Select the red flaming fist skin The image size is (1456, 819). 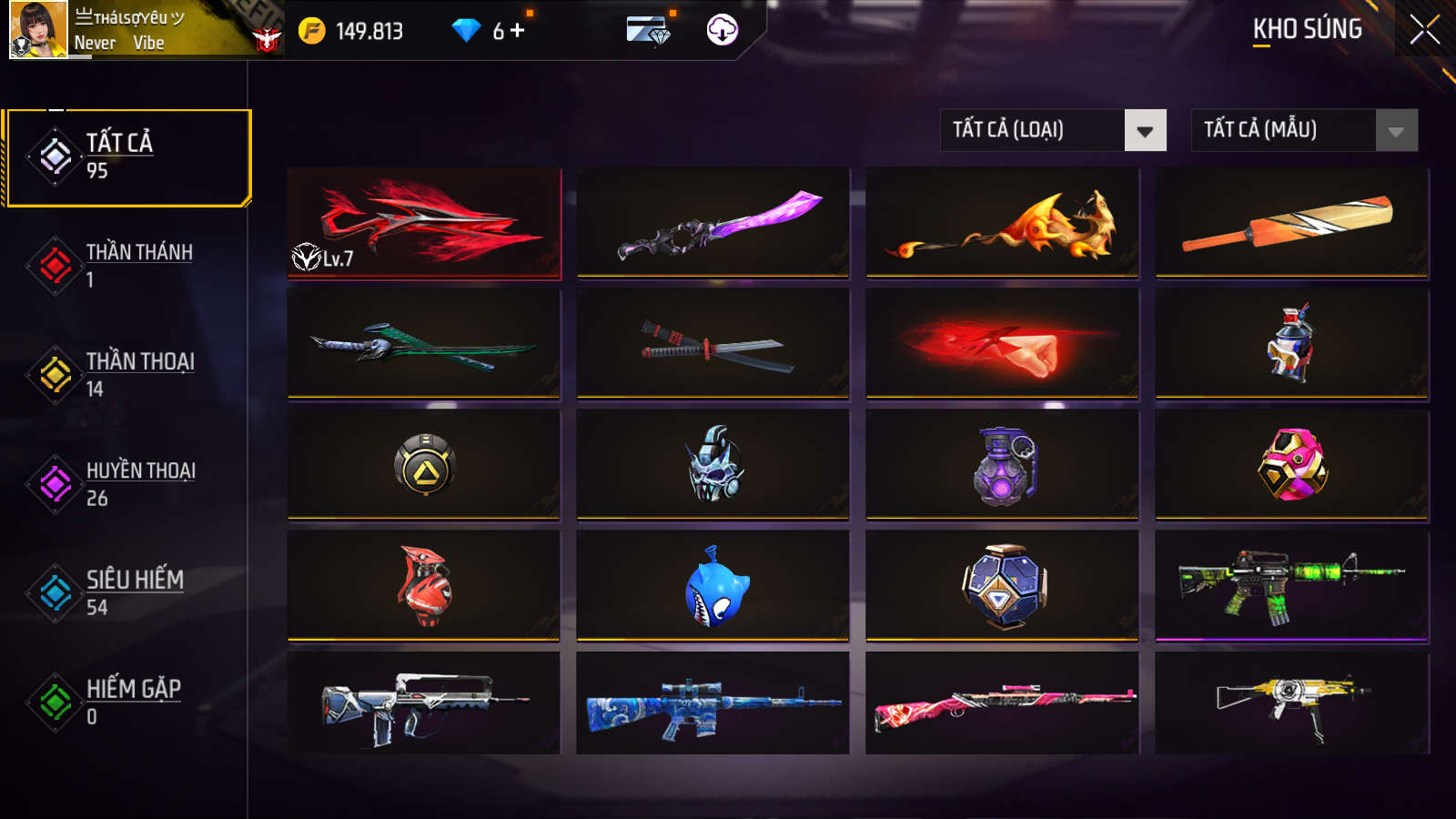click(x=1002, y=344)
